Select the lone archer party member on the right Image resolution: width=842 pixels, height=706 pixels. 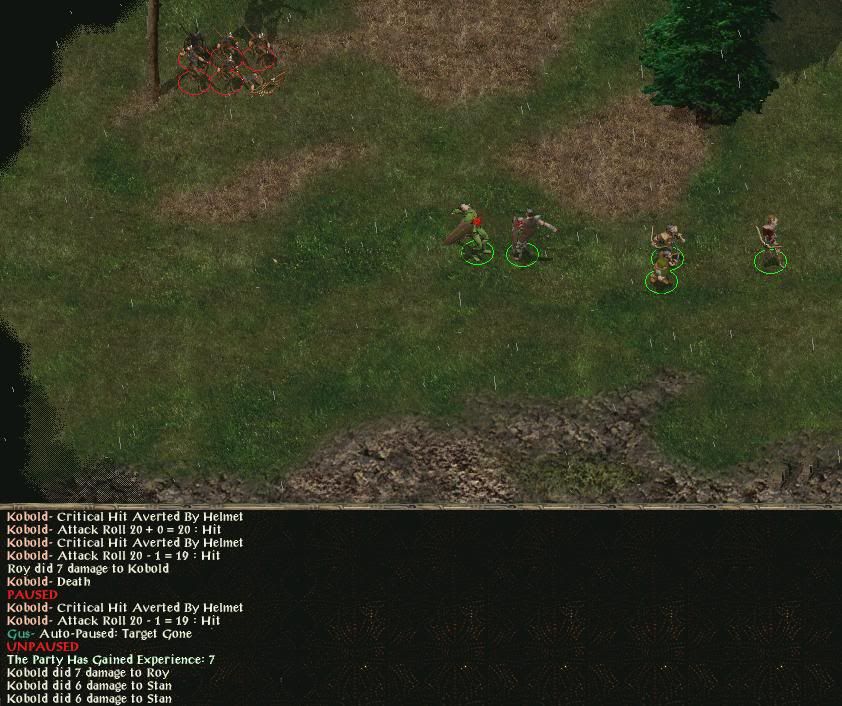(769, 242)
